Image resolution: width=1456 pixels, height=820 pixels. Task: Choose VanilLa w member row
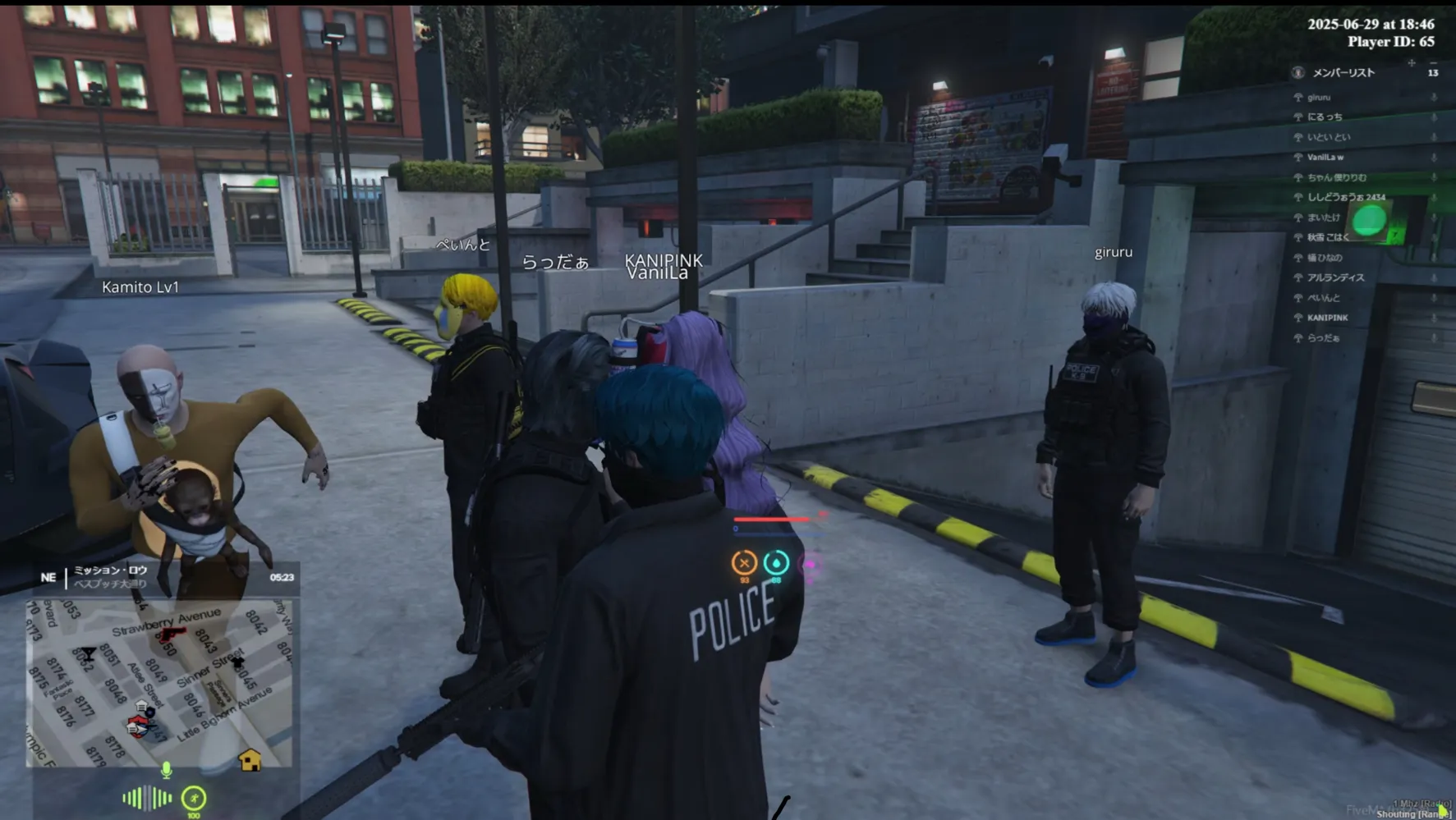point(1325,157)
